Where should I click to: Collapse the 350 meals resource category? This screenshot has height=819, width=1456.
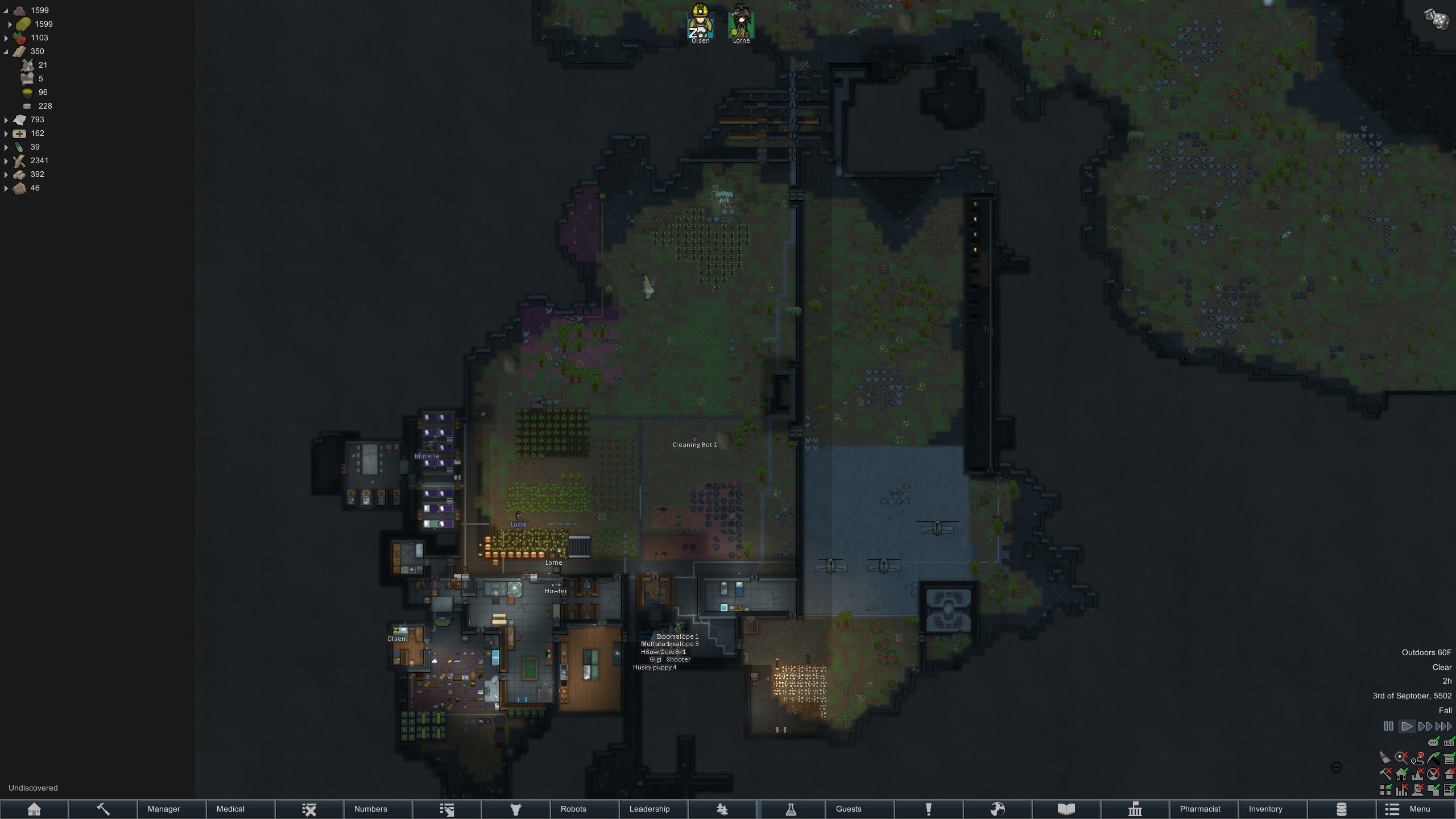pyautogui.click(x=6, y=51)
